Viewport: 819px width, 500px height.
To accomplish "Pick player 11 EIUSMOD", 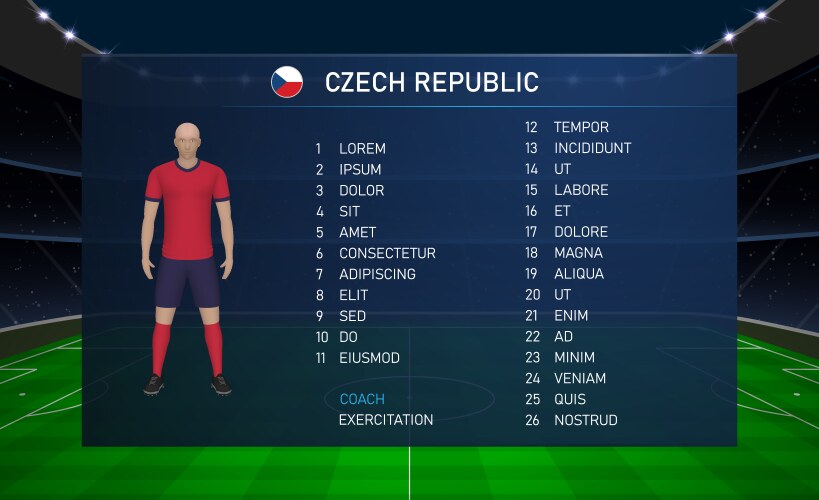I will click(368, 358).
